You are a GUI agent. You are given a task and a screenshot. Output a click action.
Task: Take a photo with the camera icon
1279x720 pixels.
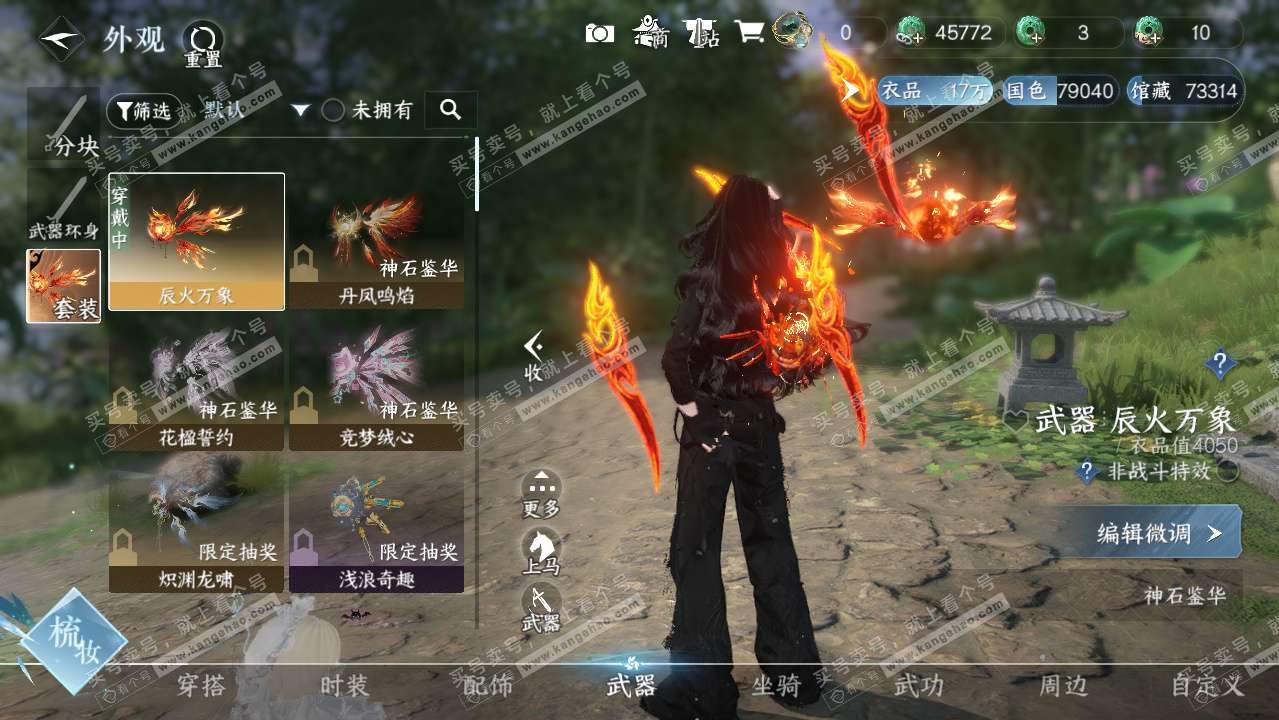coord(600,33)
